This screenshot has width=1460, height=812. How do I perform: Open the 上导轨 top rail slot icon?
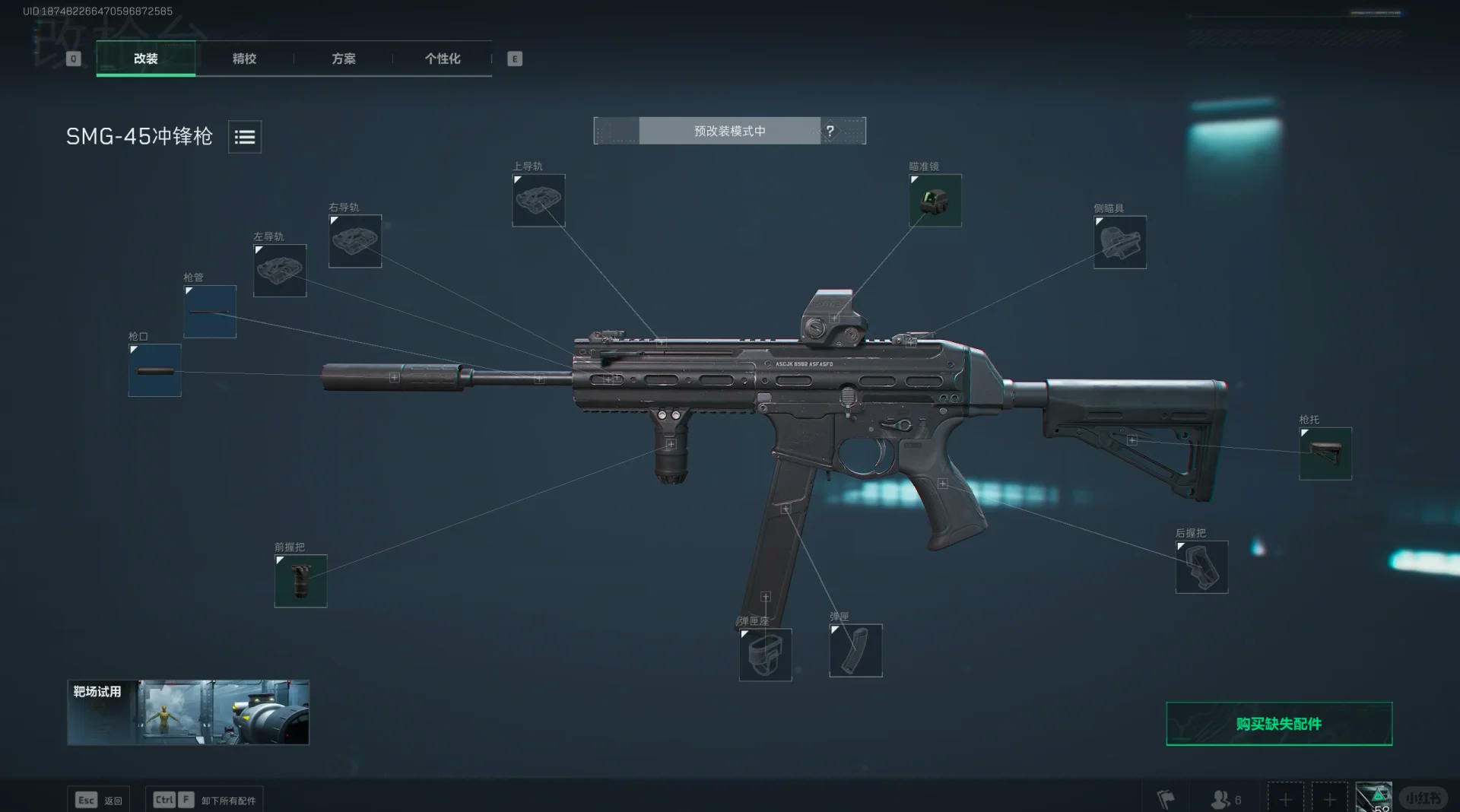tap(539, 201)
